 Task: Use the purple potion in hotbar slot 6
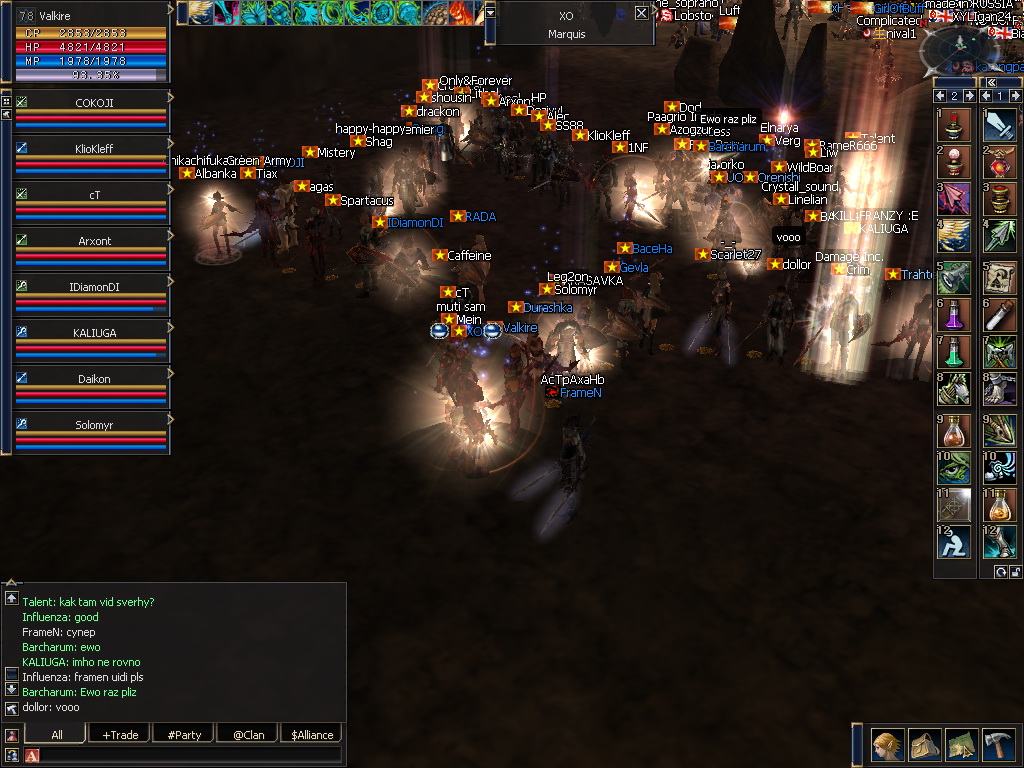pyautogui.click(x=954, y=315)
